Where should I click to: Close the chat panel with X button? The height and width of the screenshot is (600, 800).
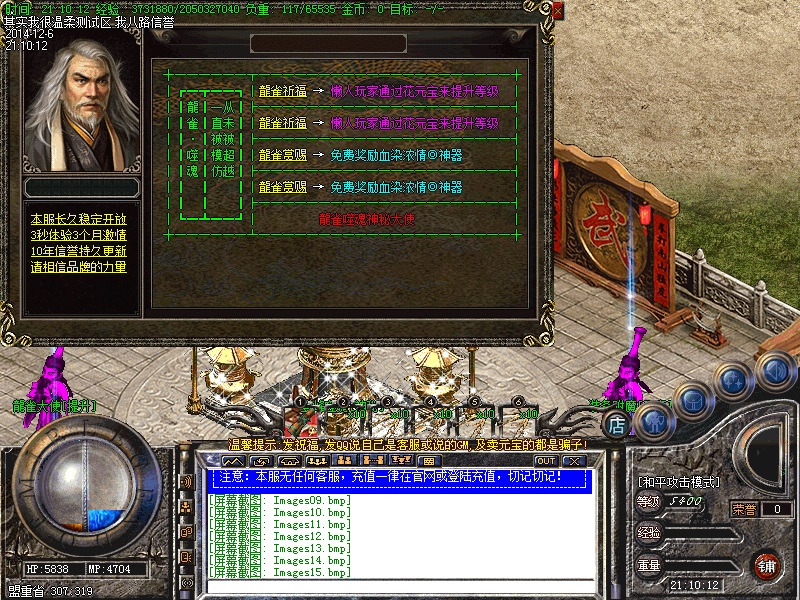click(x=573, y=461)
